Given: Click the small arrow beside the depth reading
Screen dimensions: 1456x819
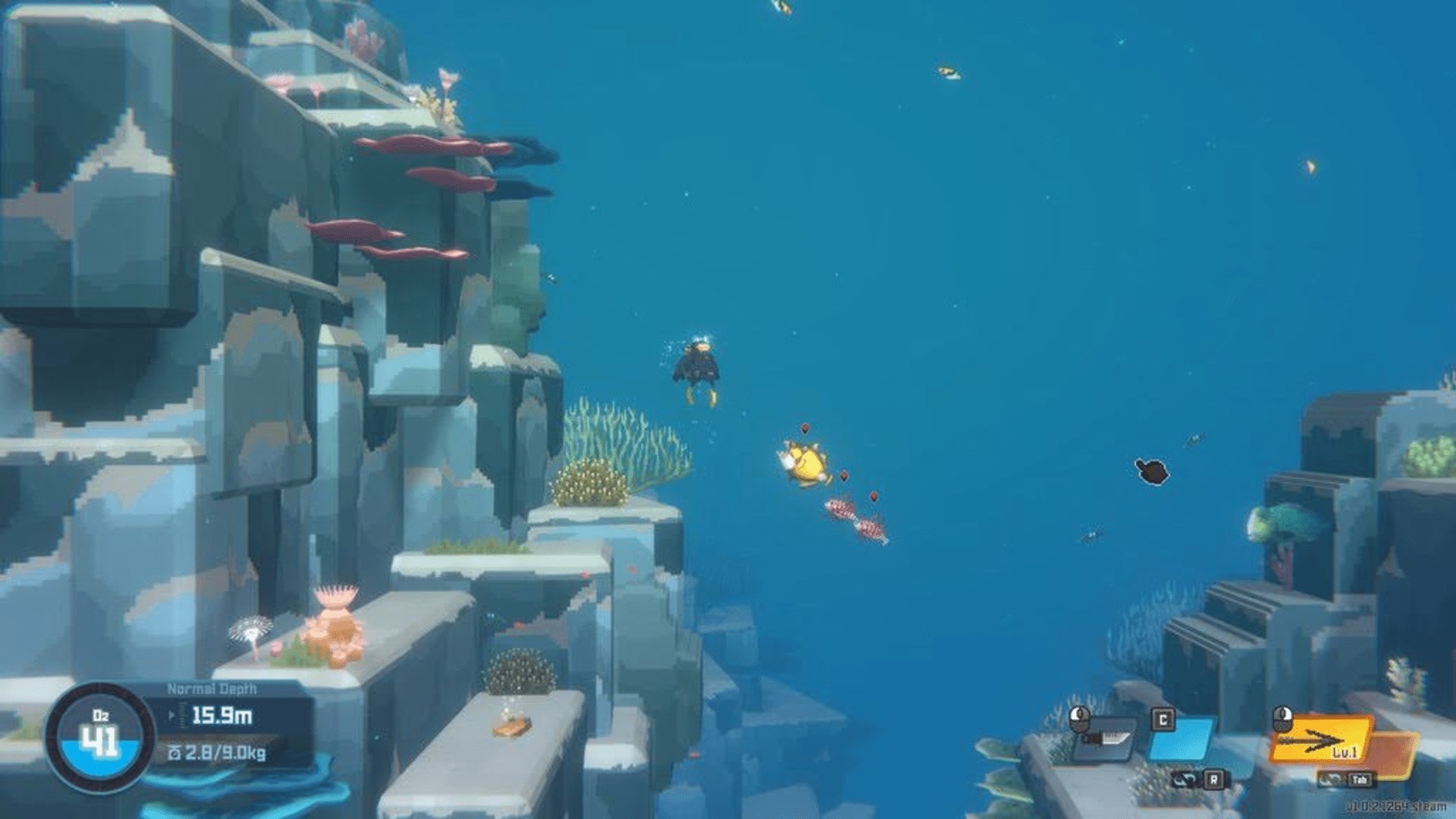Looking at the screenshot, I should tap(171, 714).
